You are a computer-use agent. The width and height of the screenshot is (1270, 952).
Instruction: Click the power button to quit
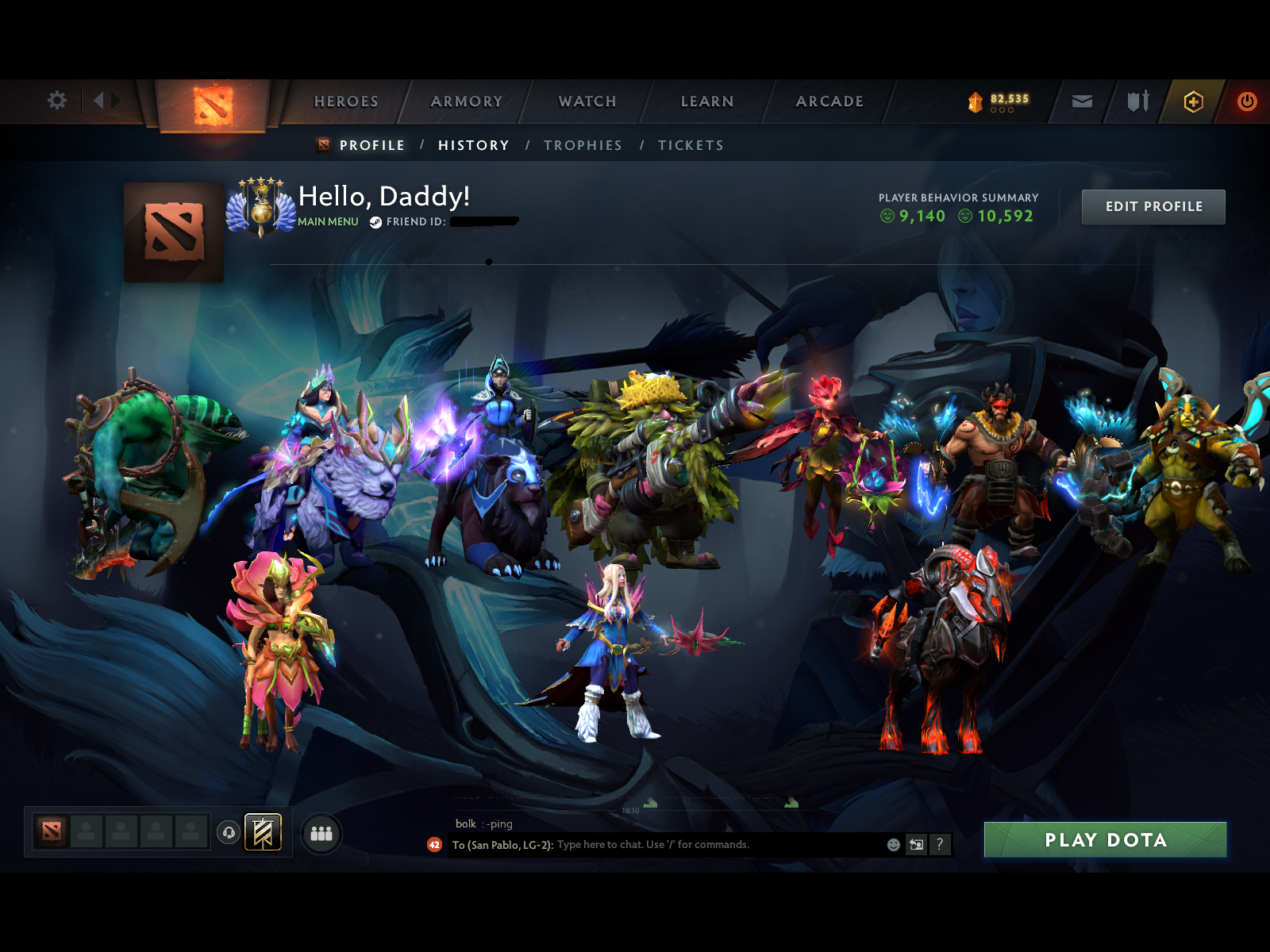tap(1245, 102)
